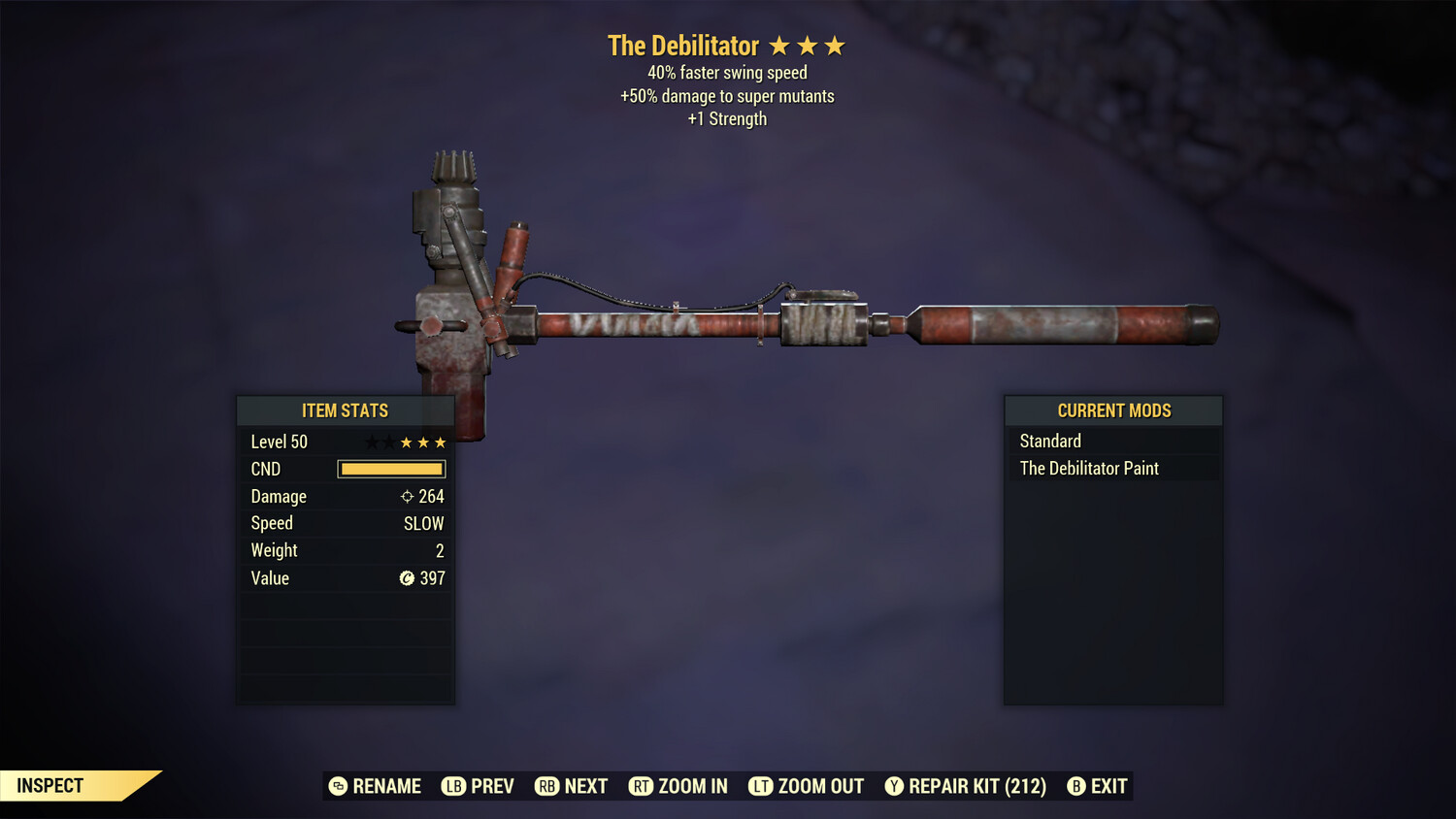Go to the previous item with Prev
The image size is (1456, 819).
[478, 786]
